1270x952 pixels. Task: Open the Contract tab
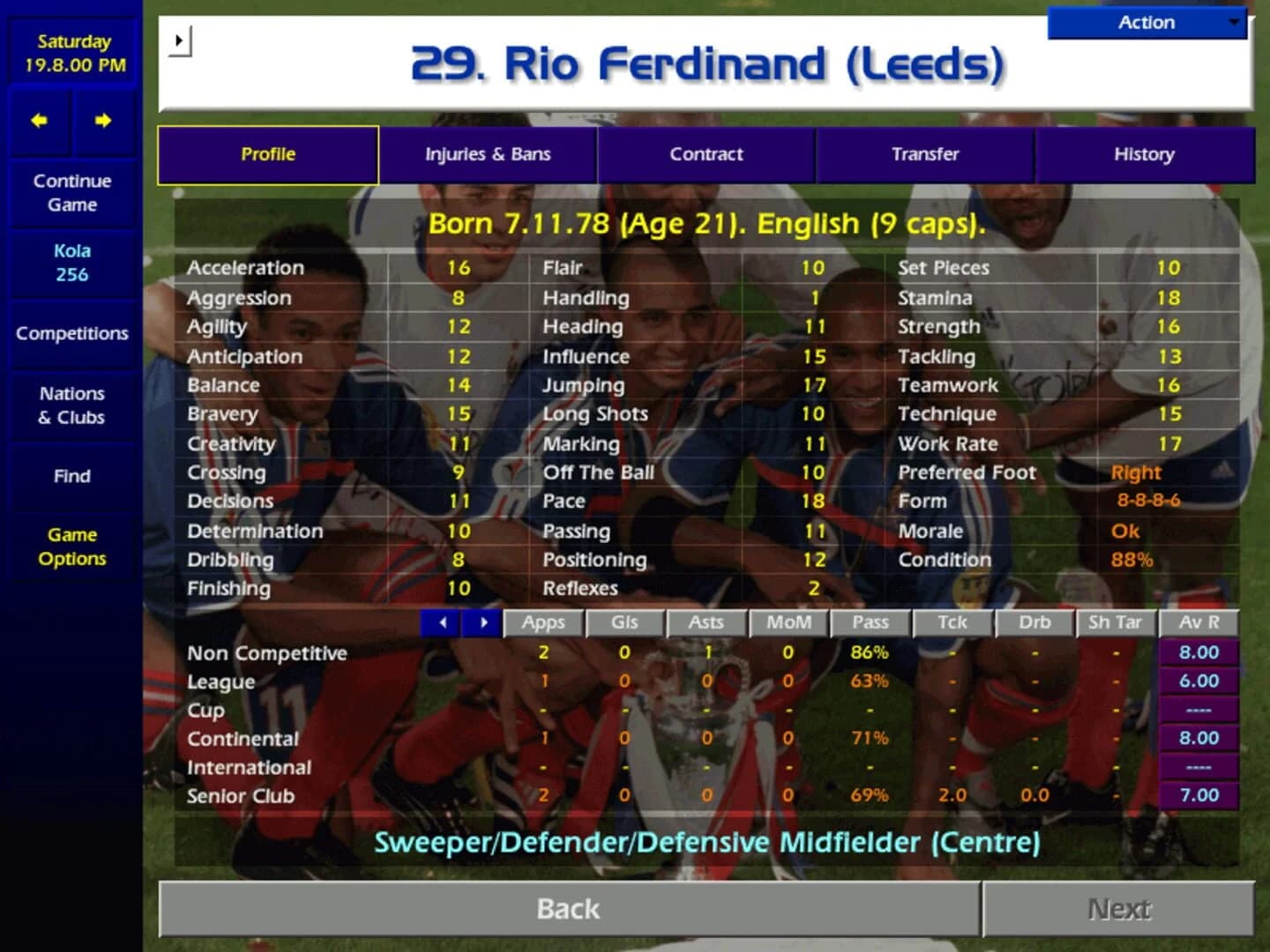pyautogui.click(x=706, y=154)
